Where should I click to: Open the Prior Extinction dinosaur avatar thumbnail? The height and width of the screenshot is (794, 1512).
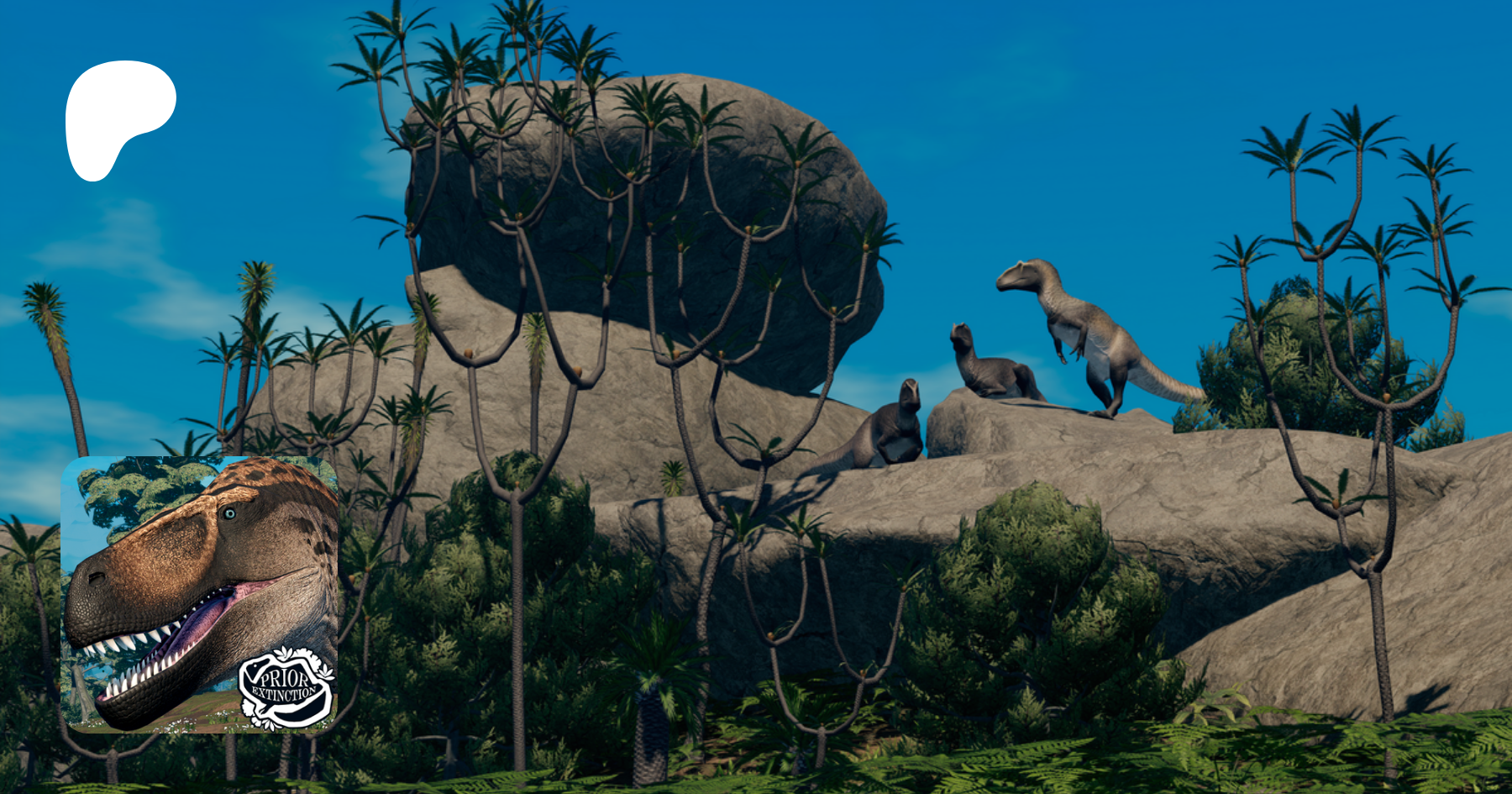click(x=200, y=594)
